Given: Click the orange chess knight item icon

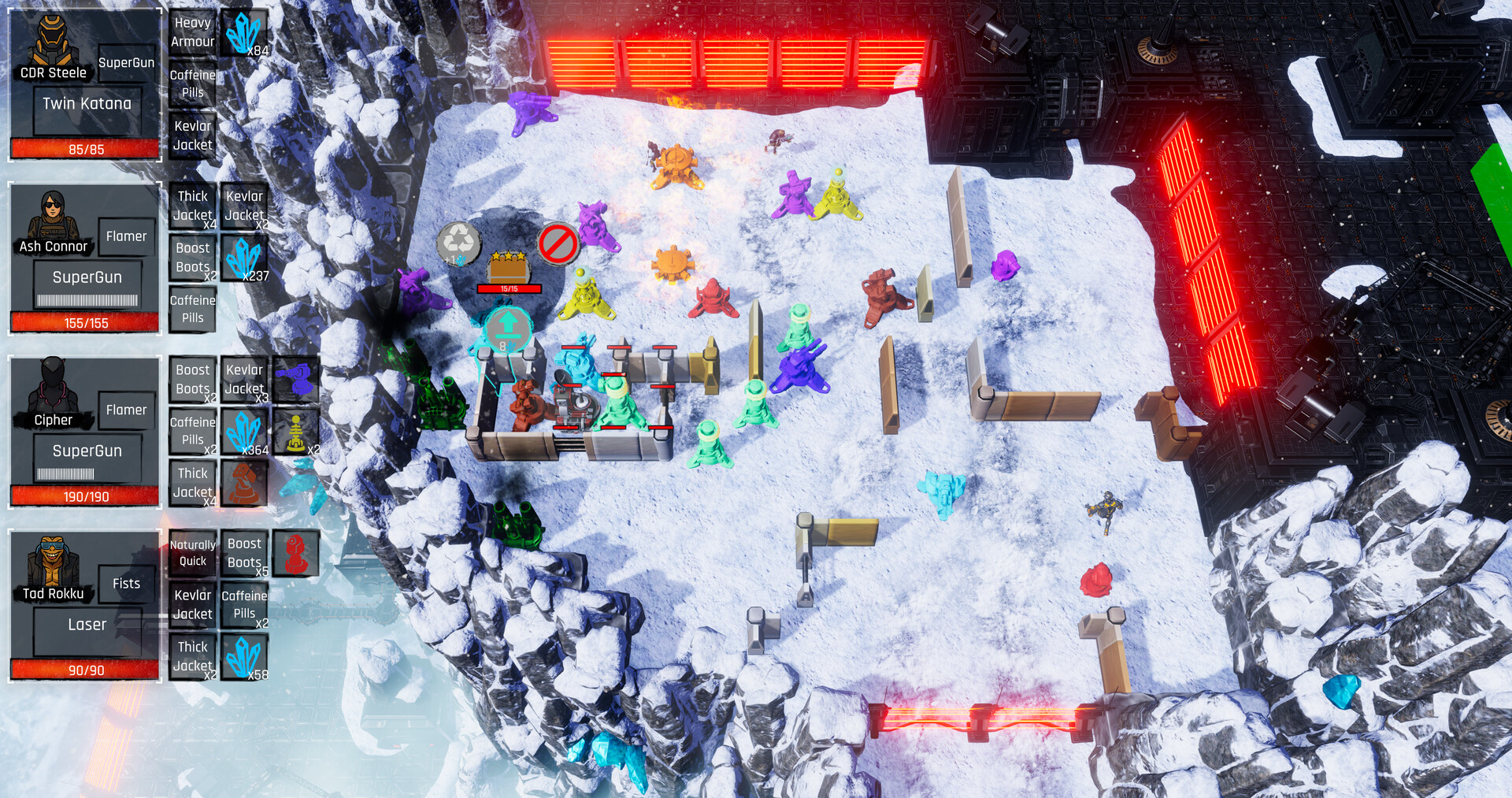Looking at the screenshot, I should pos(244,483).
